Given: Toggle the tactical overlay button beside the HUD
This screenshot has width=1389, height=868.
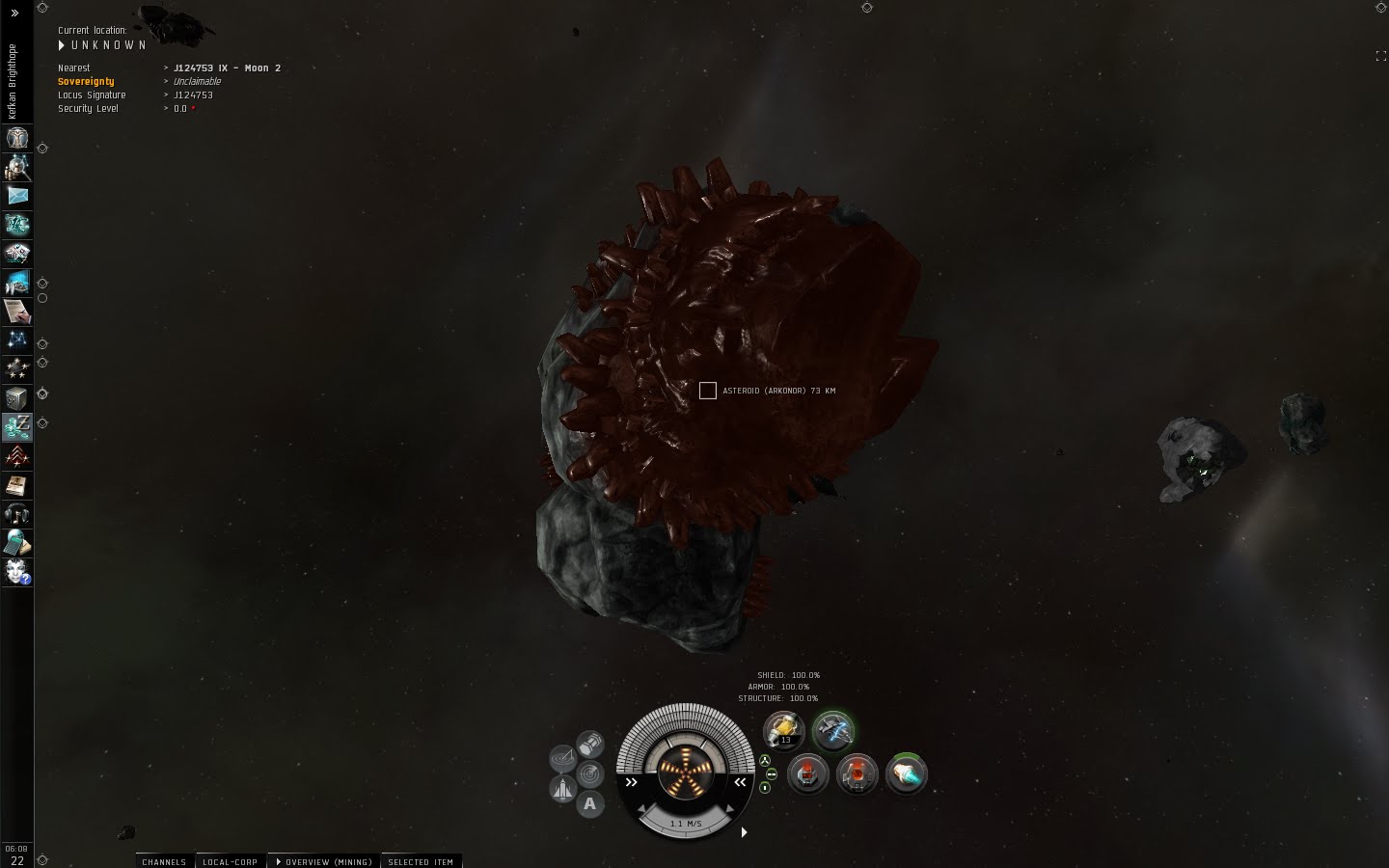Looking at the screenshot, I should coord(562,757).
